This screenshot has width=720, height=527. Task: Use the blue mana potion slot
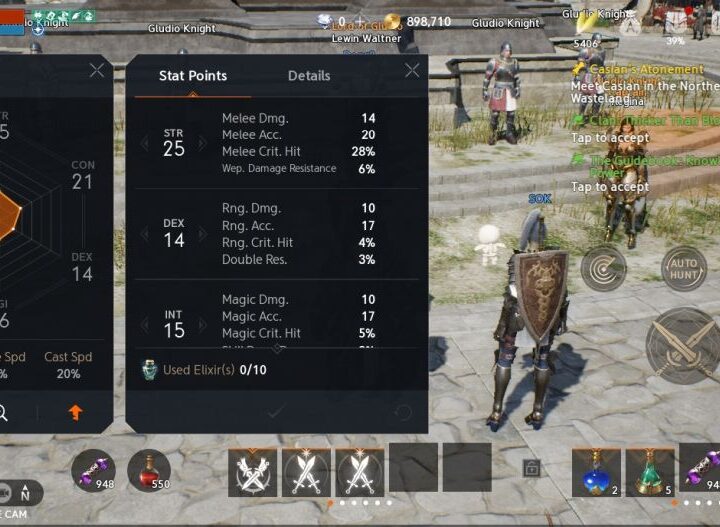[x=596, y=471]
